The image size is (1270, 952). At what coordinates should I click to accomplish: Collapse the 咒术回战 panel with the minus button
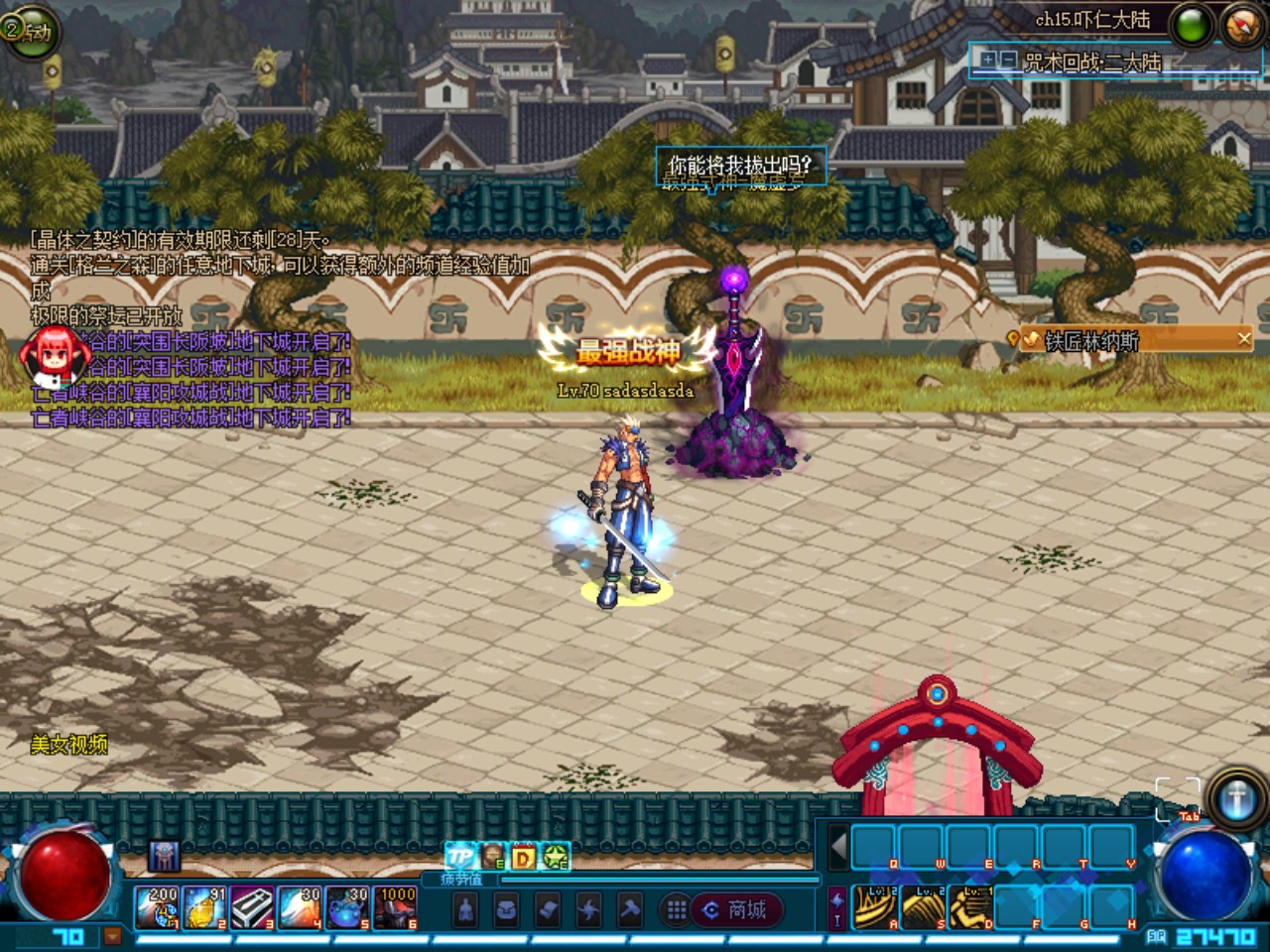click(x=1008, y=59)
